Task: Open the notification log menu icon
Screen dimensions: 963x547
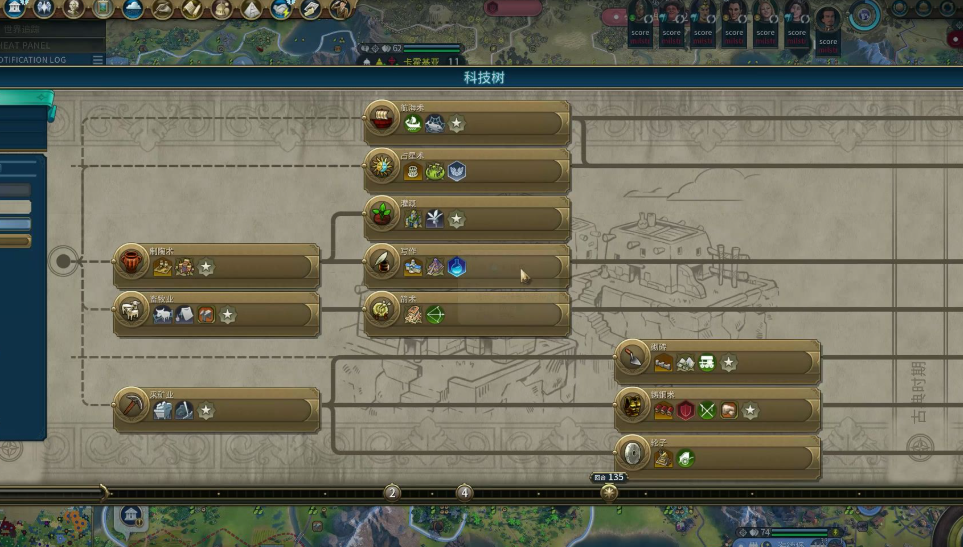Action: pyautogui.click(x=97, y=60)
